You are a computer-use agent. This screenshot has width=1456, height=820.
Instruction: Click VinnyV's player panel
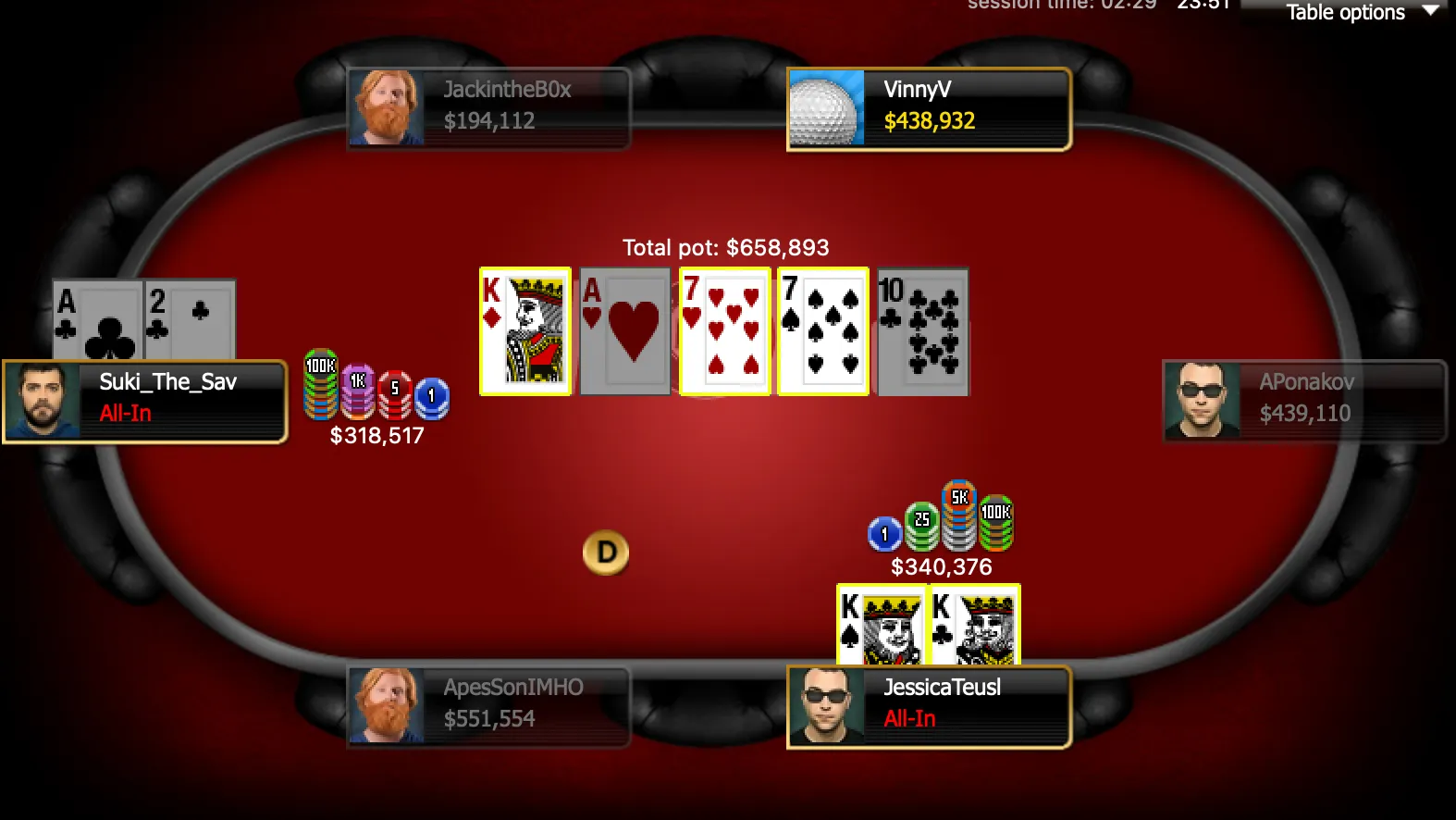click(x=929, y=107)
